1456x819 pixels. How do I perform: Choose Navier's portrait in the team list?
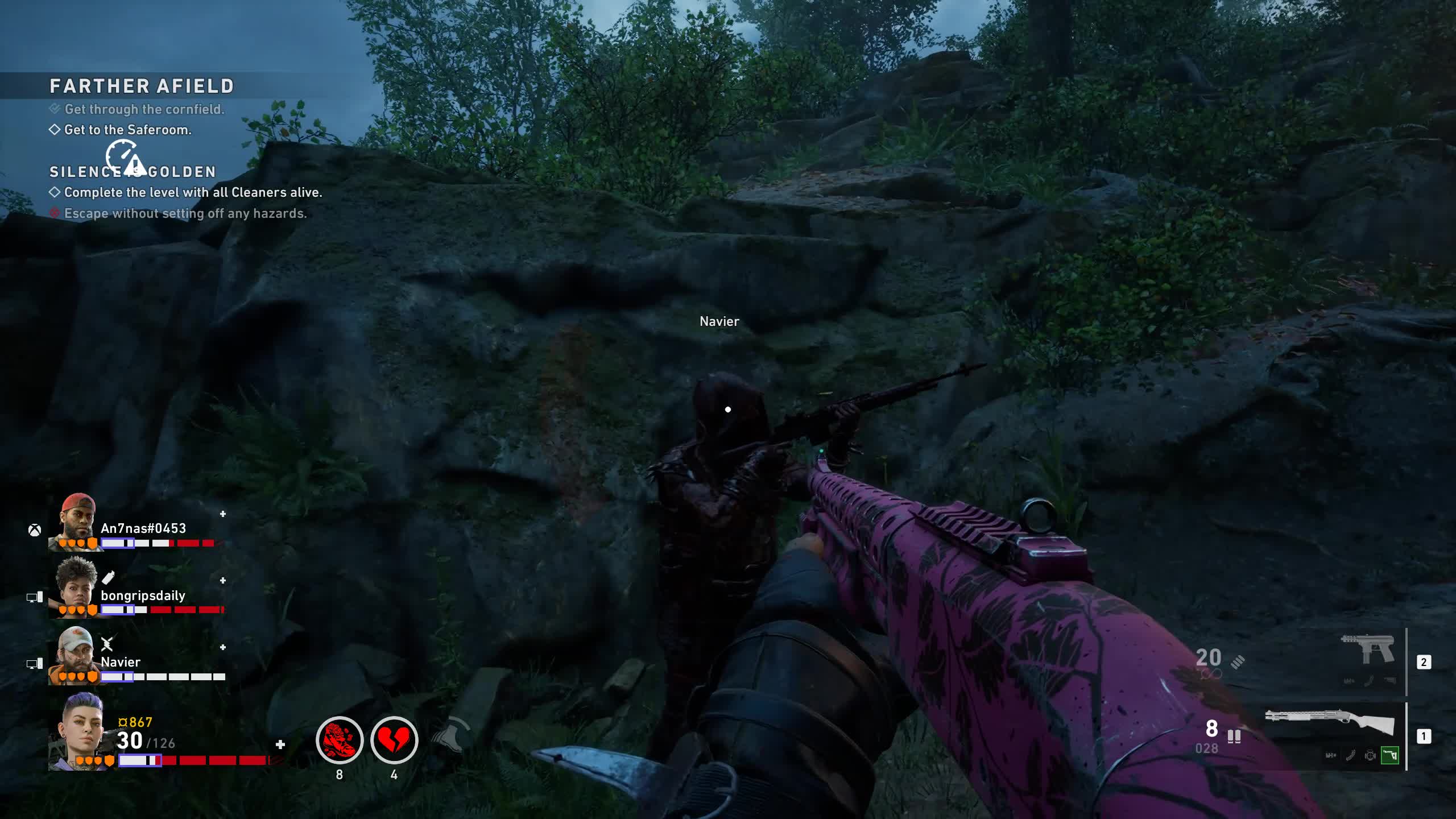click(x=76, y=654)
